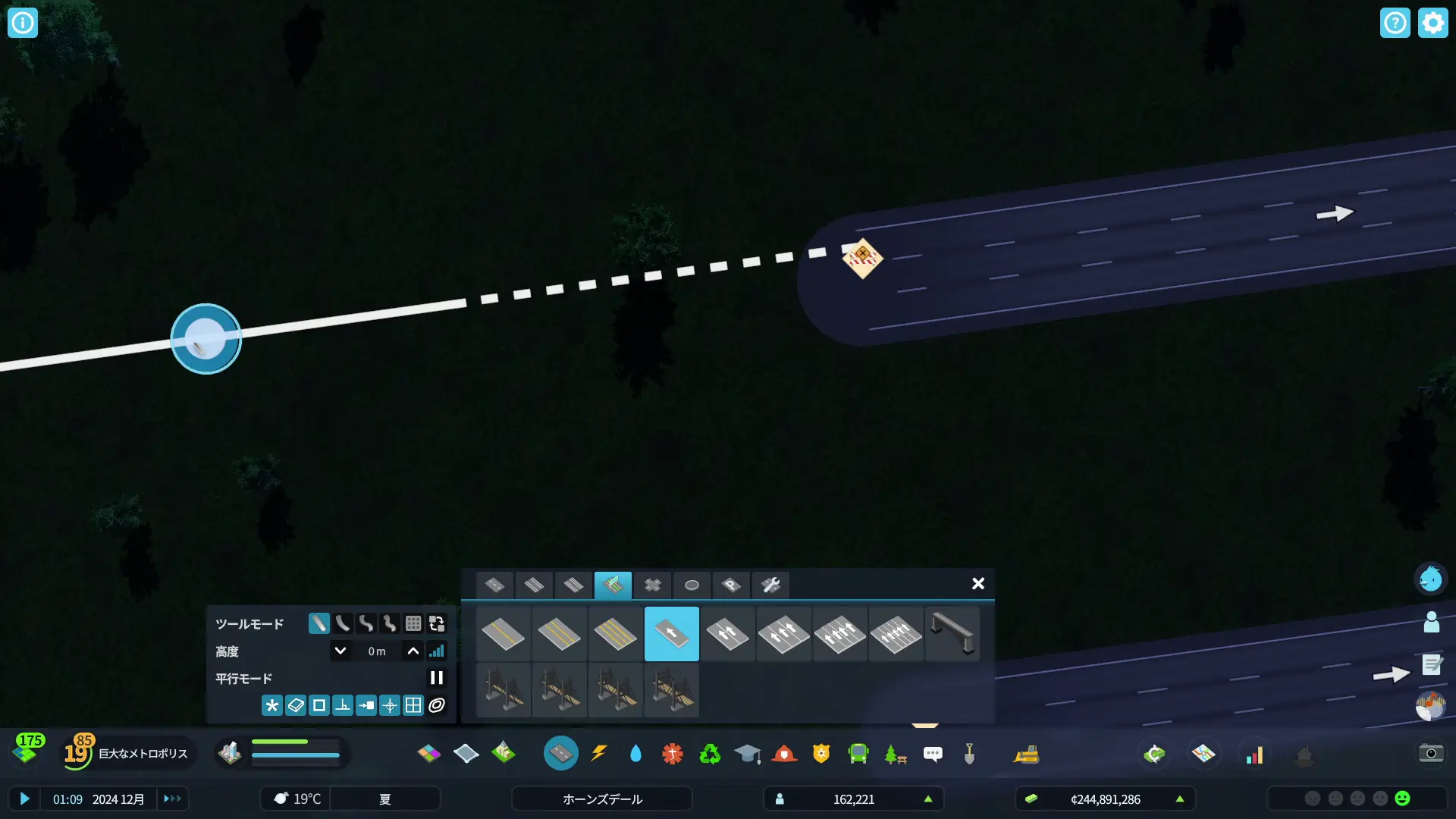Lower the road elevation with down arrow
The height and width of the screenshot is (819, 1456).
tap(340, 651)
